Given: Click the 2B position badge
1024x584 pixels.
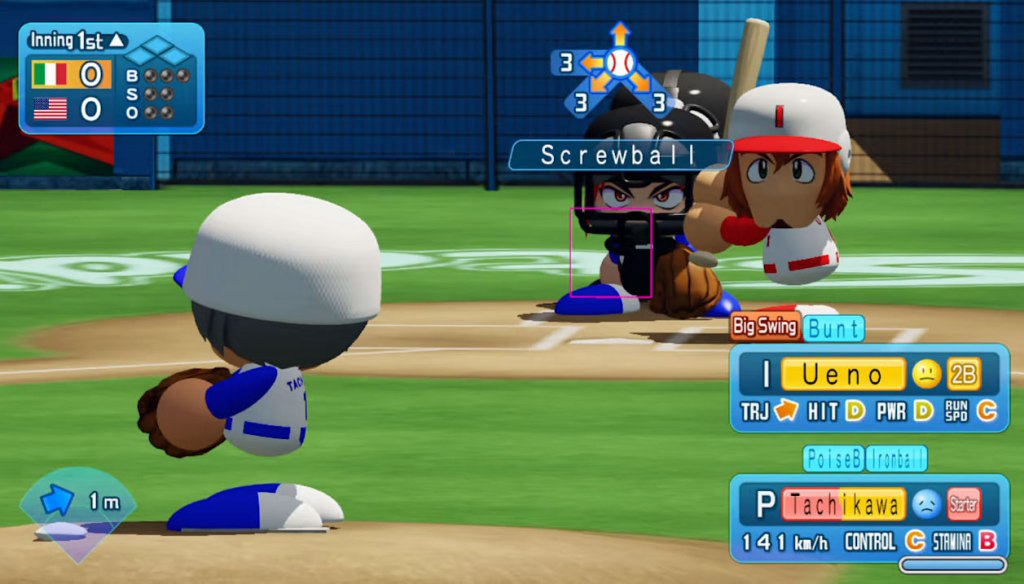Looking at the screenshot, I should click(964, 375).
